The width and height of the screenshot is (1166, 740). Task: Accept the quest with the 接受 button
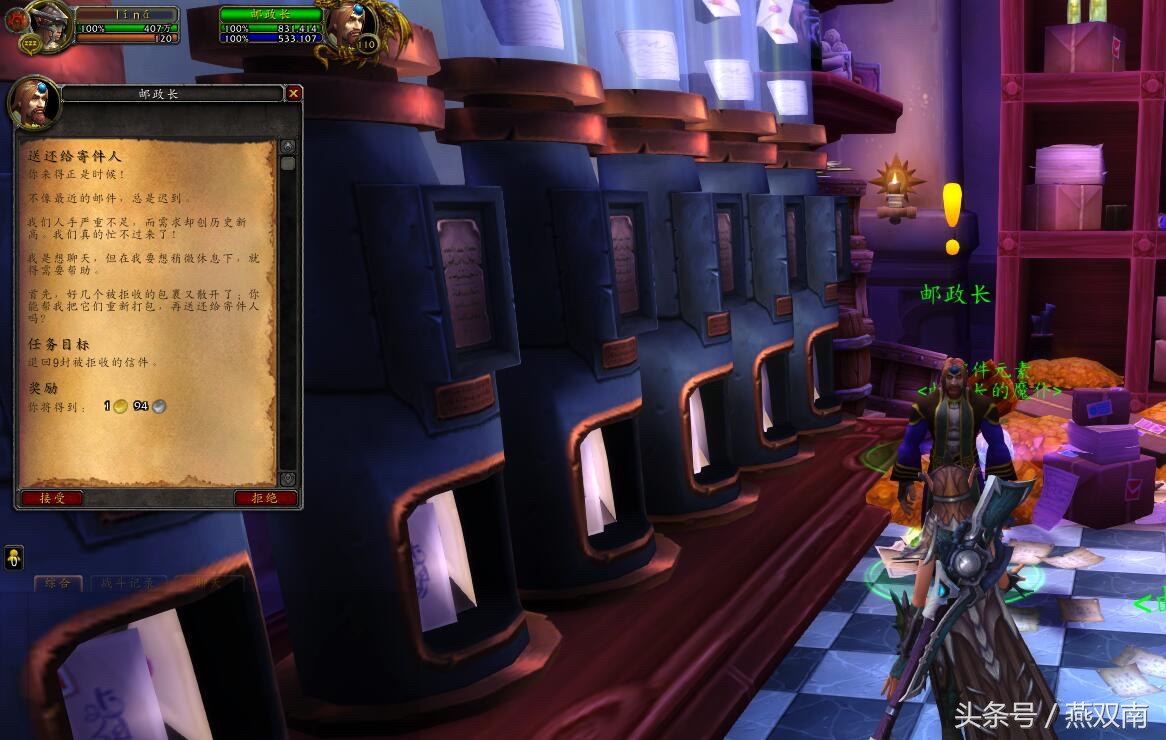click(52, 498)
